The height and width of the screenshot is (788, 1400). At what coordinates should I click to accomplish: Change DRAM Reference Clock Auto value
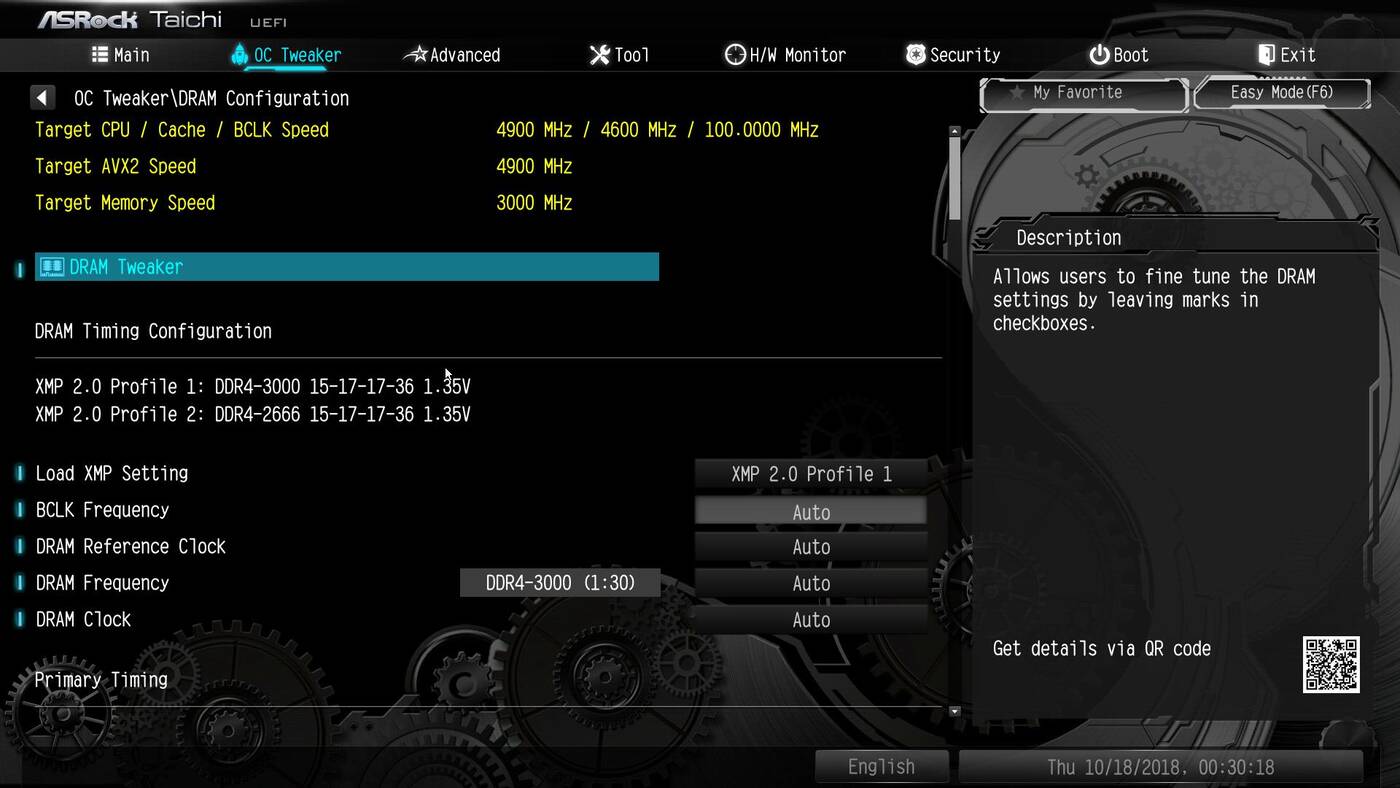pyautogui.click(x=811, y=547)
